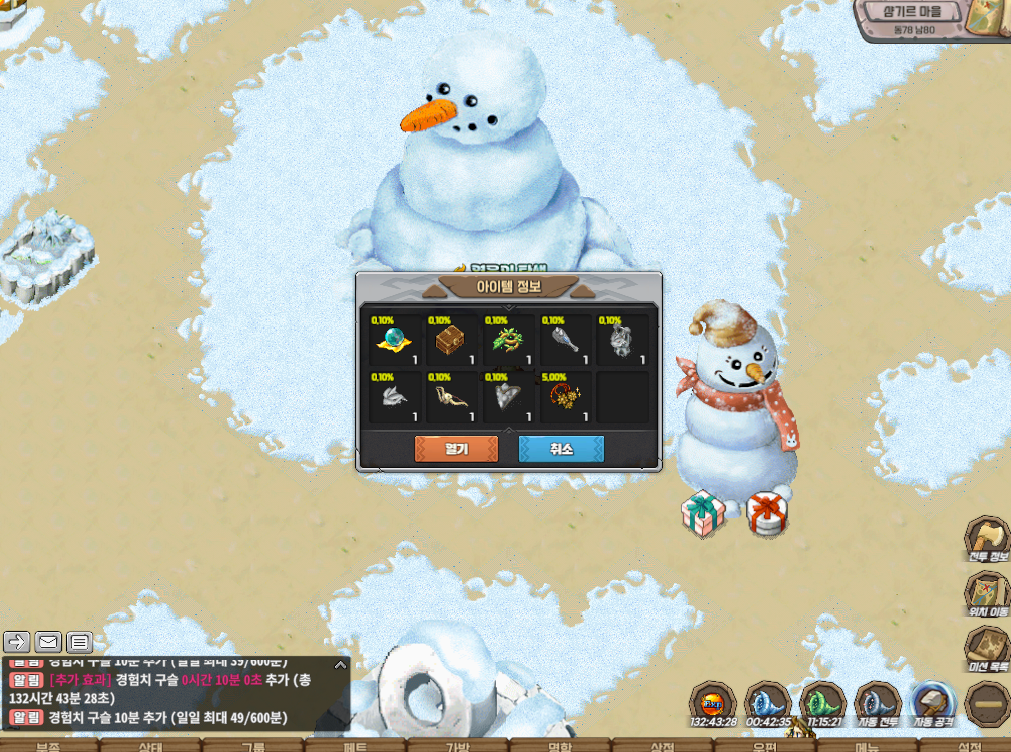Click the orange 열기 (Open) button

[456, 449]
